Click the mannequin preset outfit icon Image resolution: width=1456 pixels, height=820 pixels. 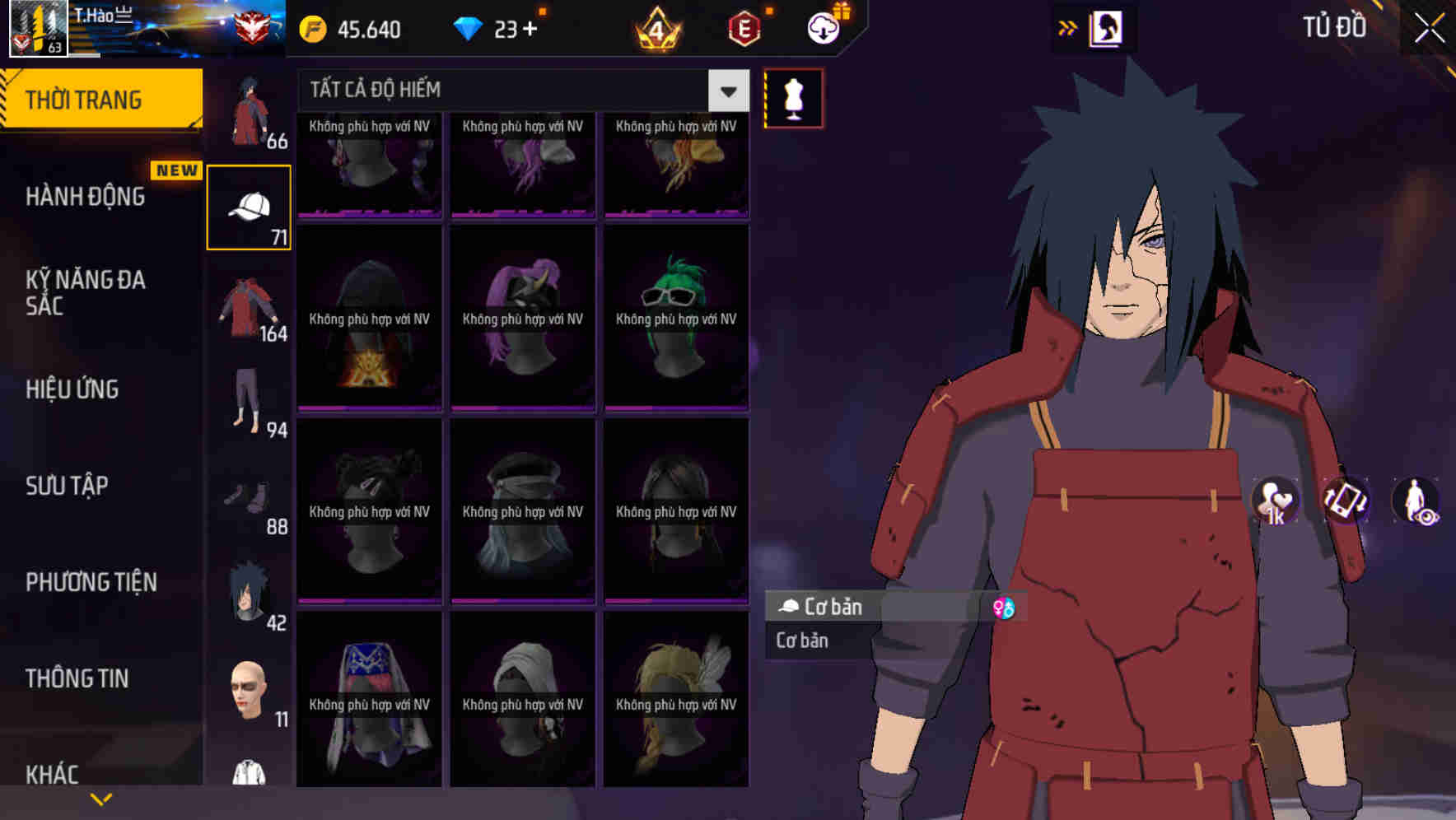click(x=792, y=96)
